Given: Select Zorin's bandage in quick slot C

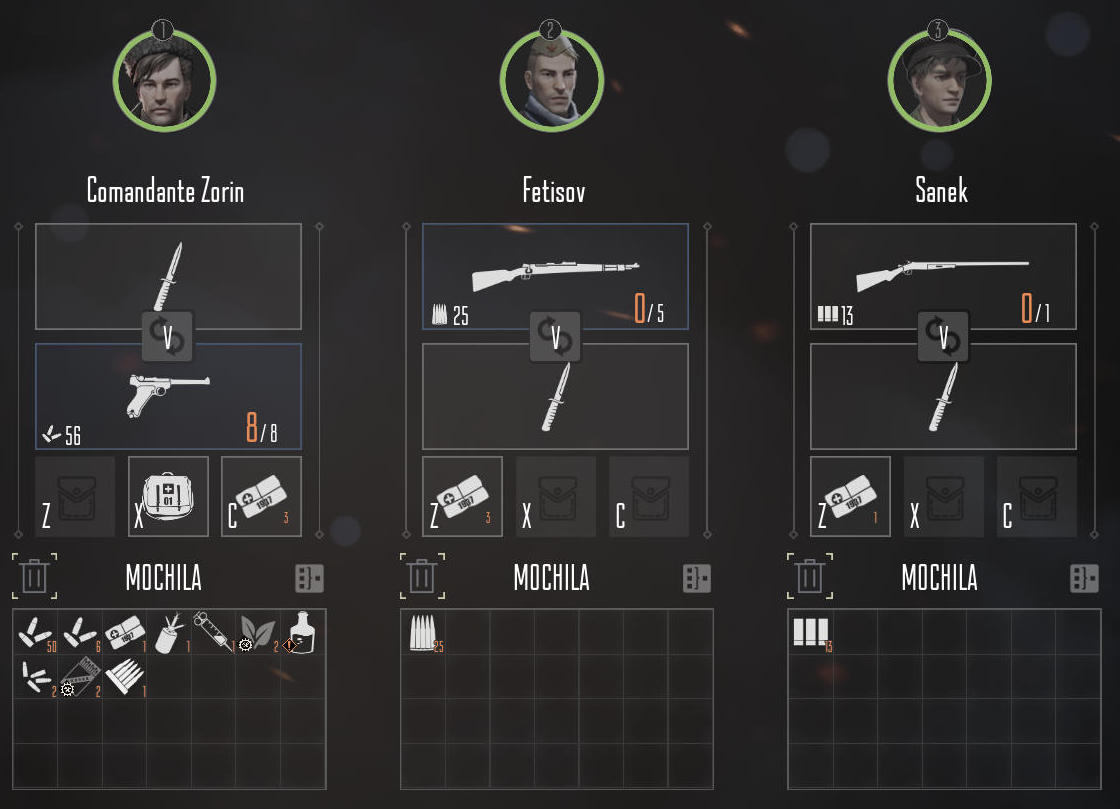Looking at the screenshot, I should pos(261,496).
